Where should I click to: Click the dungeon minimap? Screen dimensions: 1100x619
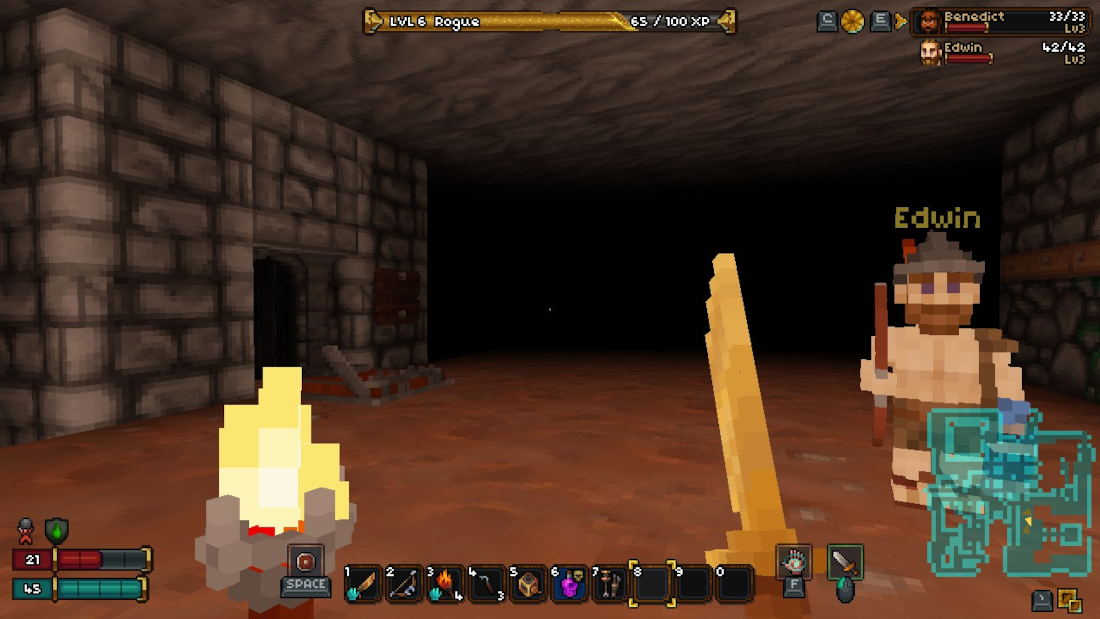(x=1010, y=490)
